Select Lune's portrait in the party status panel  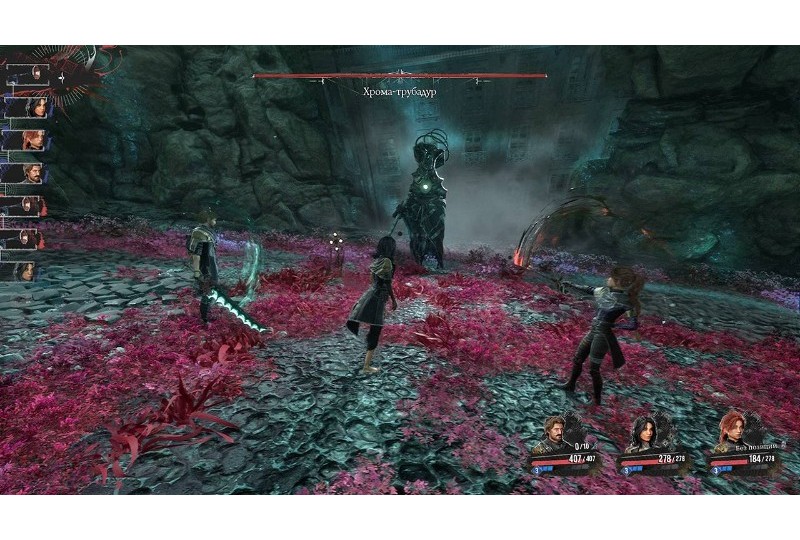pyautogui.click(x=641, y=433)
